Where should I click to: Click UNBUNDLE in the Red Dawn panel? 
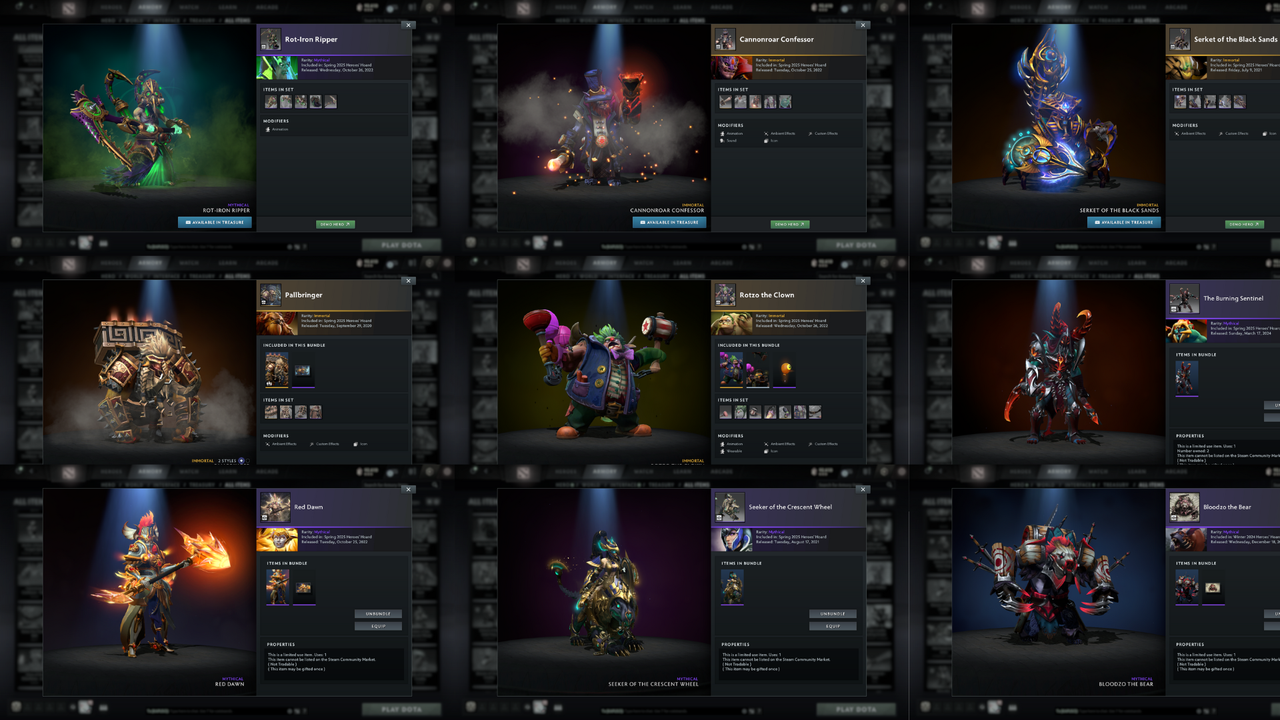click(x=377, y=614)
